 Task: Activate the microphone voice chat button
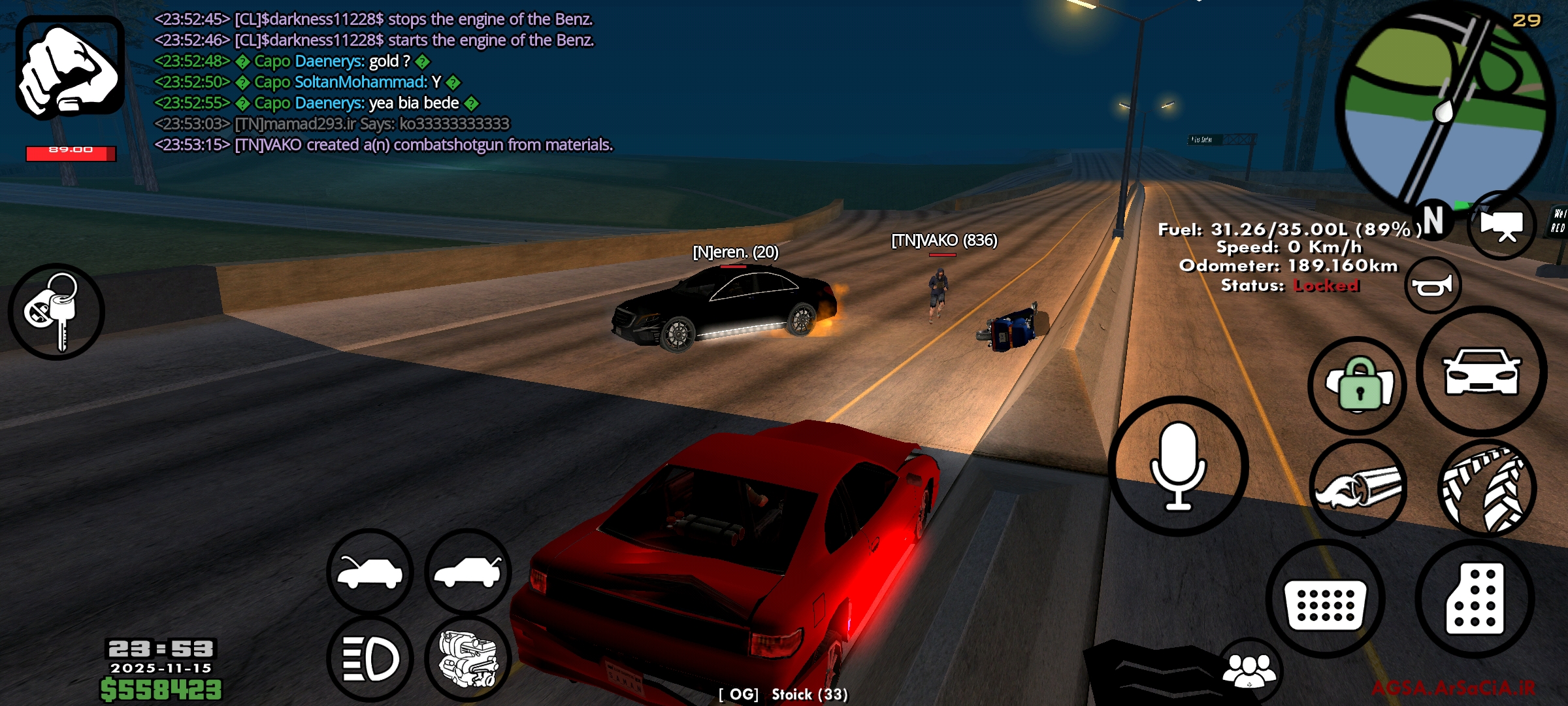coord(1178,466)
